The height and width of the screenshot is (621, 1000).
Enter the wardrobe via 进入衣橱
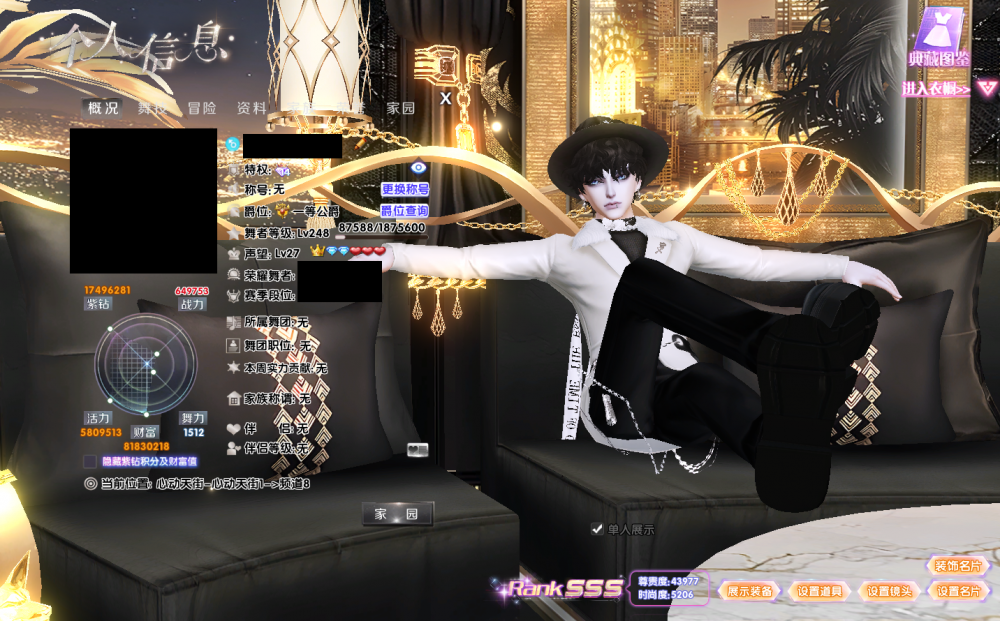point(937,89)
